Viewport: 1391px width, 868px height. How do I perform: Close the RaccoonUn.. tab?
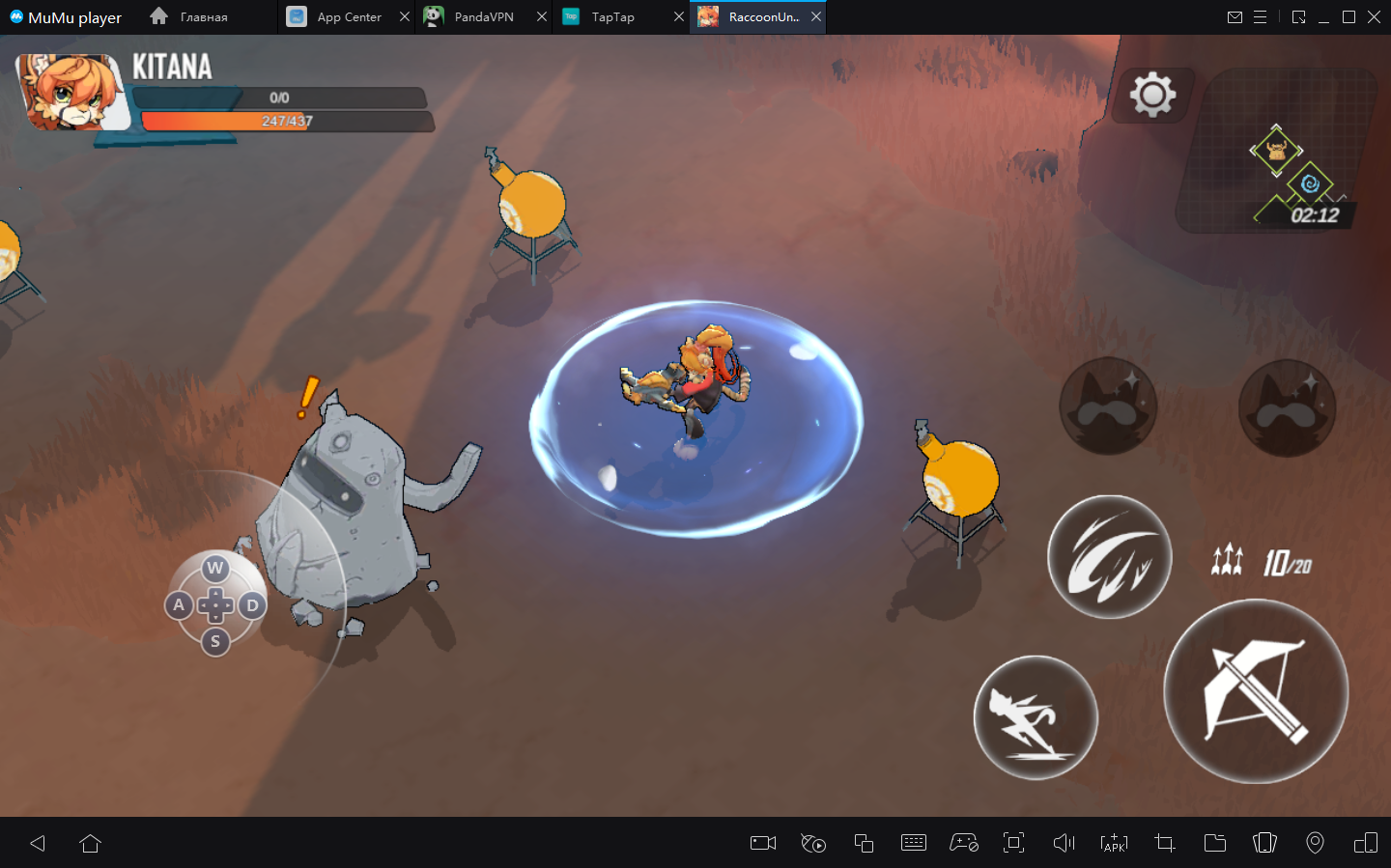pyautogui.click(x=816, y=17)
